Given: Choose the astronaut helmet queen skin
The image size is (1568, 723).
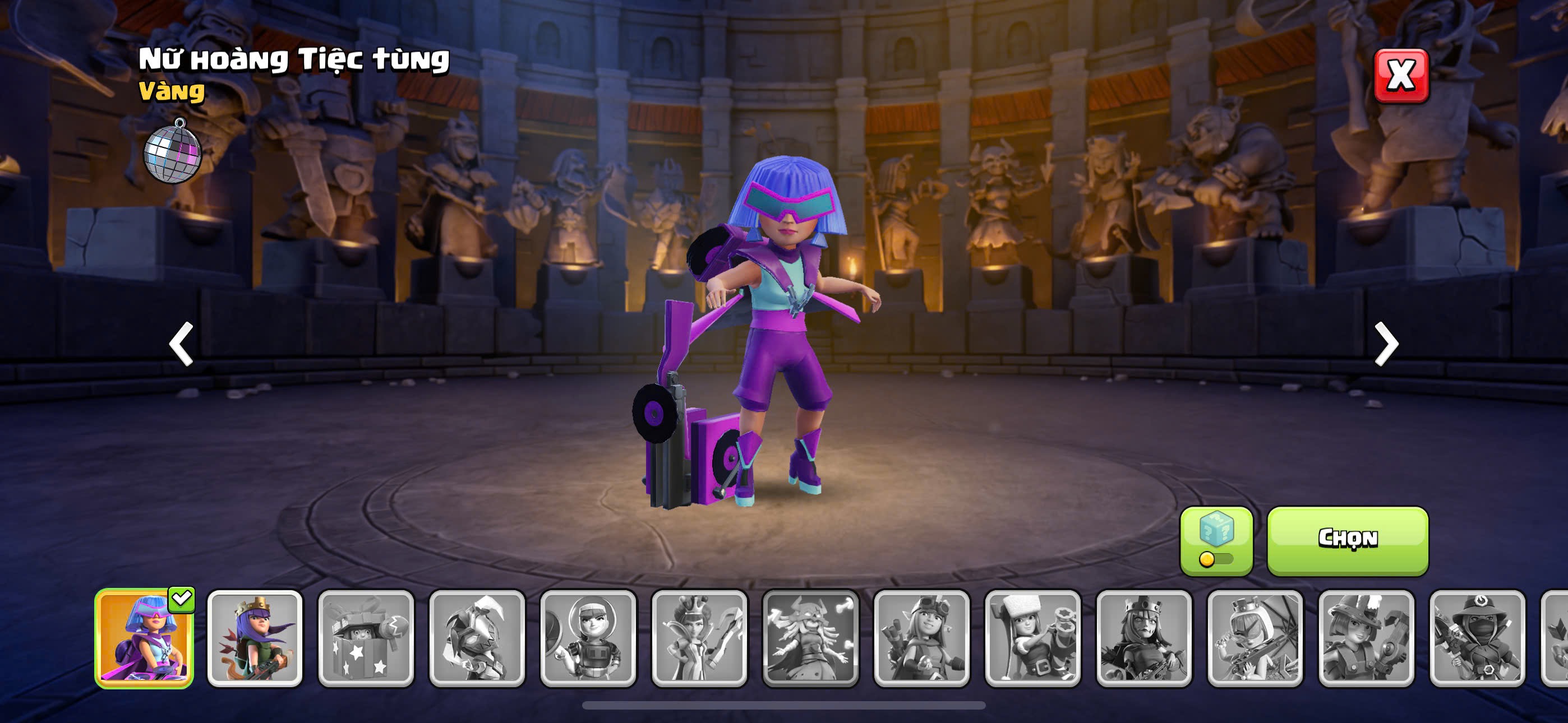Looking at the screenshot, I should 588,638.
